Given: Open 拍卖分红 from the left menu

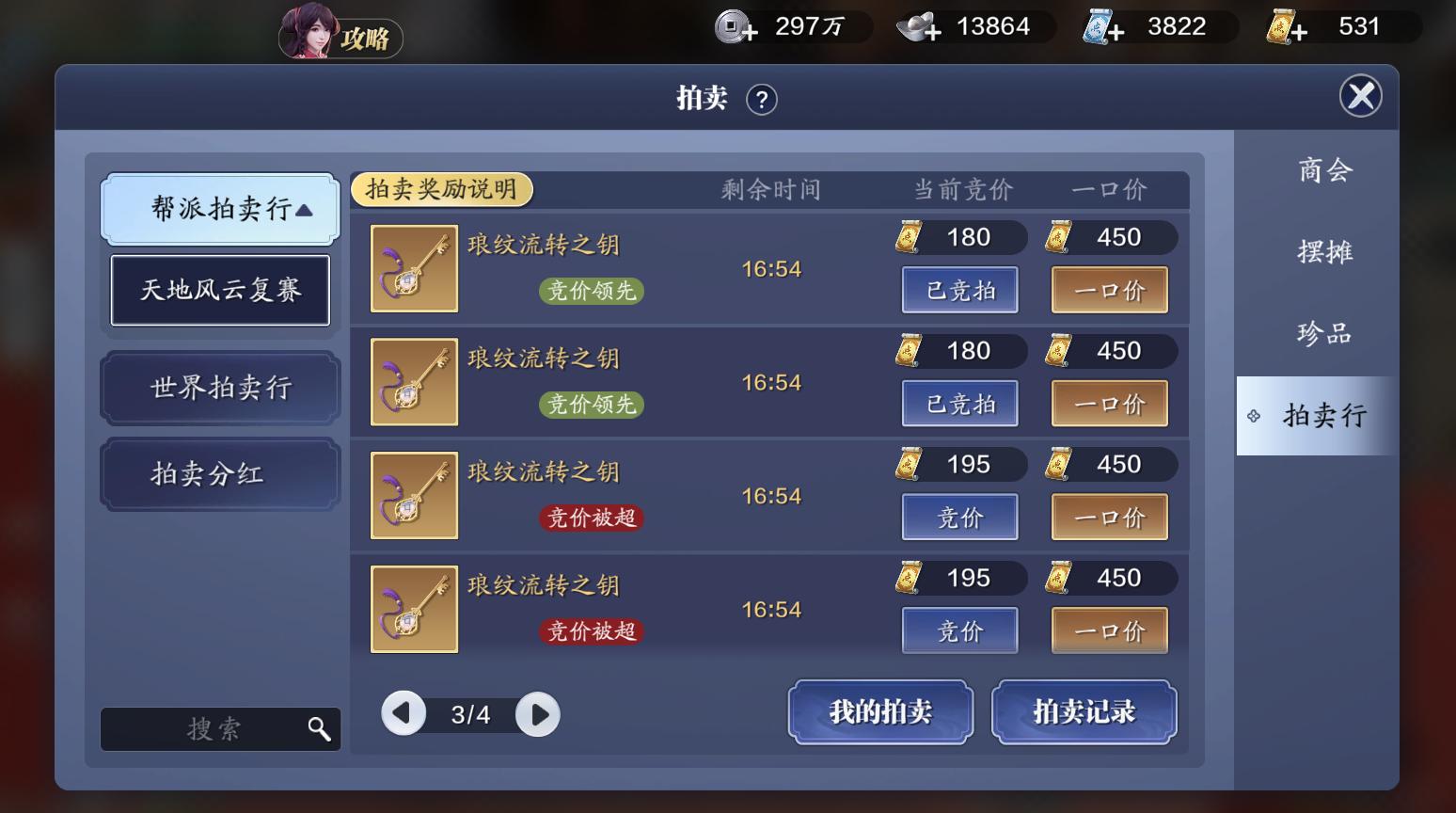Looking at the screenshot, I should point(219,473).
